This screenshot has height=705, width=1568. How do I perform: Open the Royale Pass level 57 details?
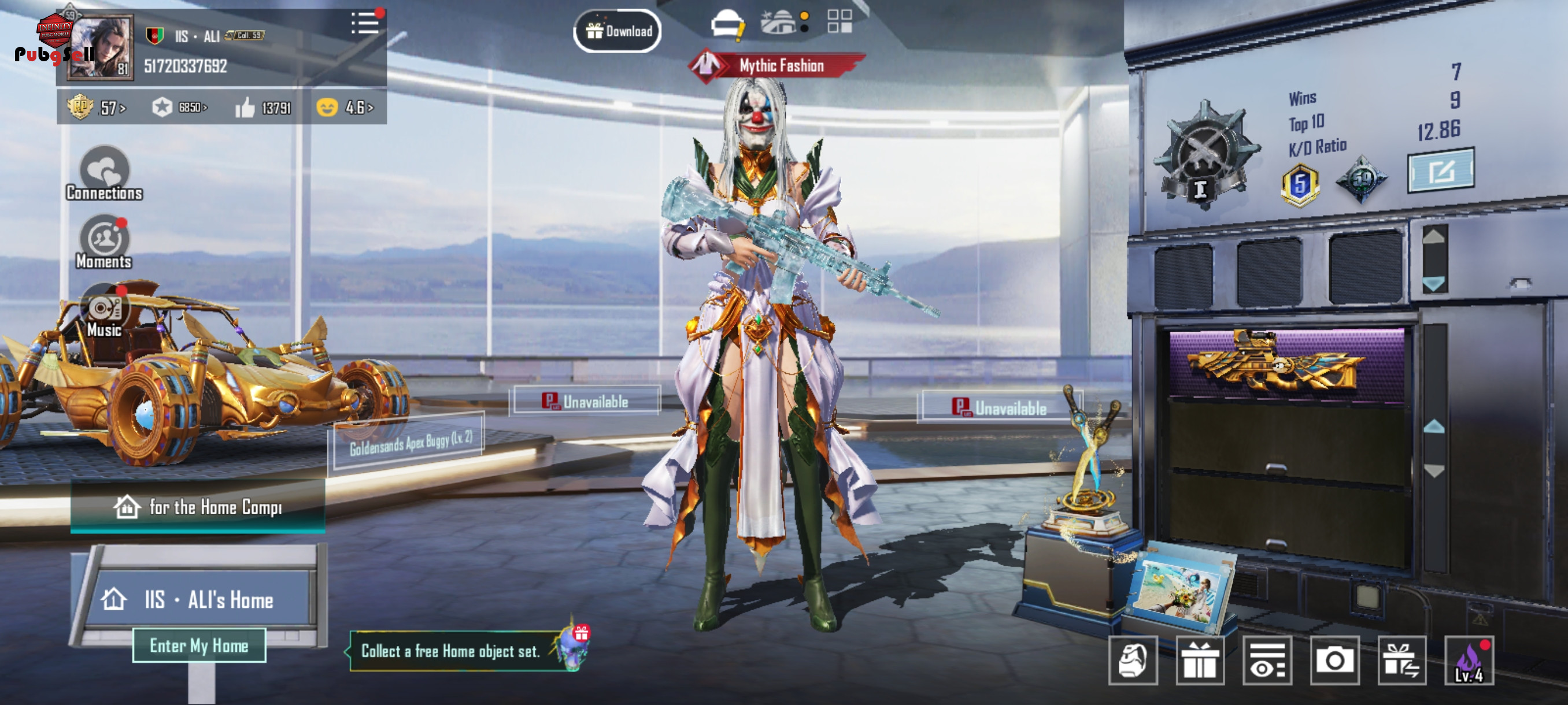click(97, 107)
